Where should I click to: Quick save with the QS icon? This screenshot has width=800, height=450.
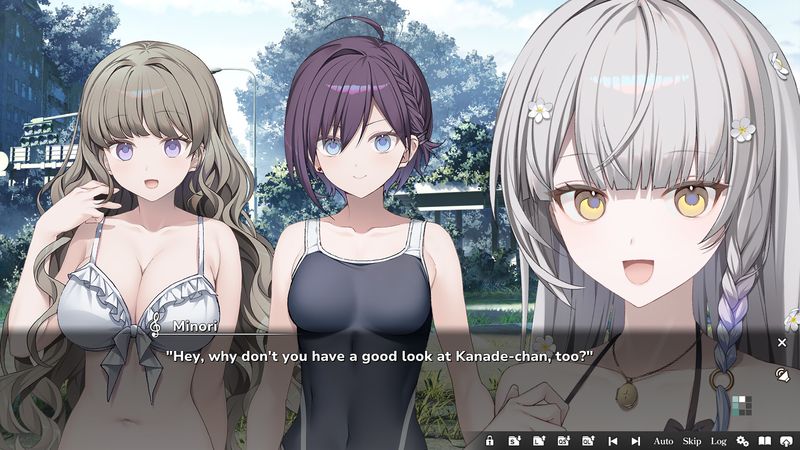click(563, 441)
